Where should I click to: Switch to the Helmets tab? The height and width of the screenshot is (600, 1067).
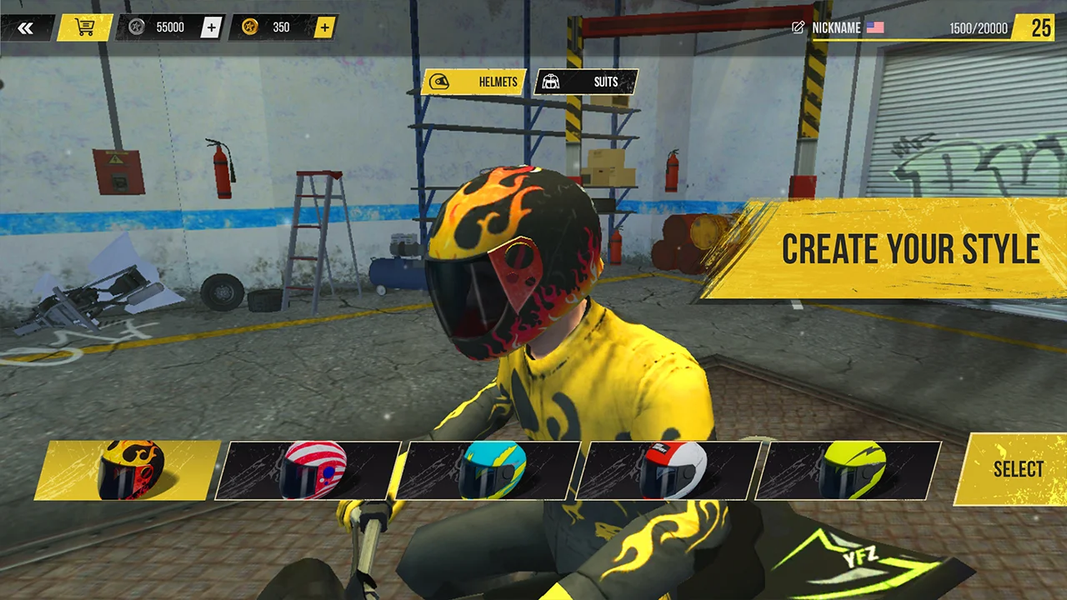474,82
